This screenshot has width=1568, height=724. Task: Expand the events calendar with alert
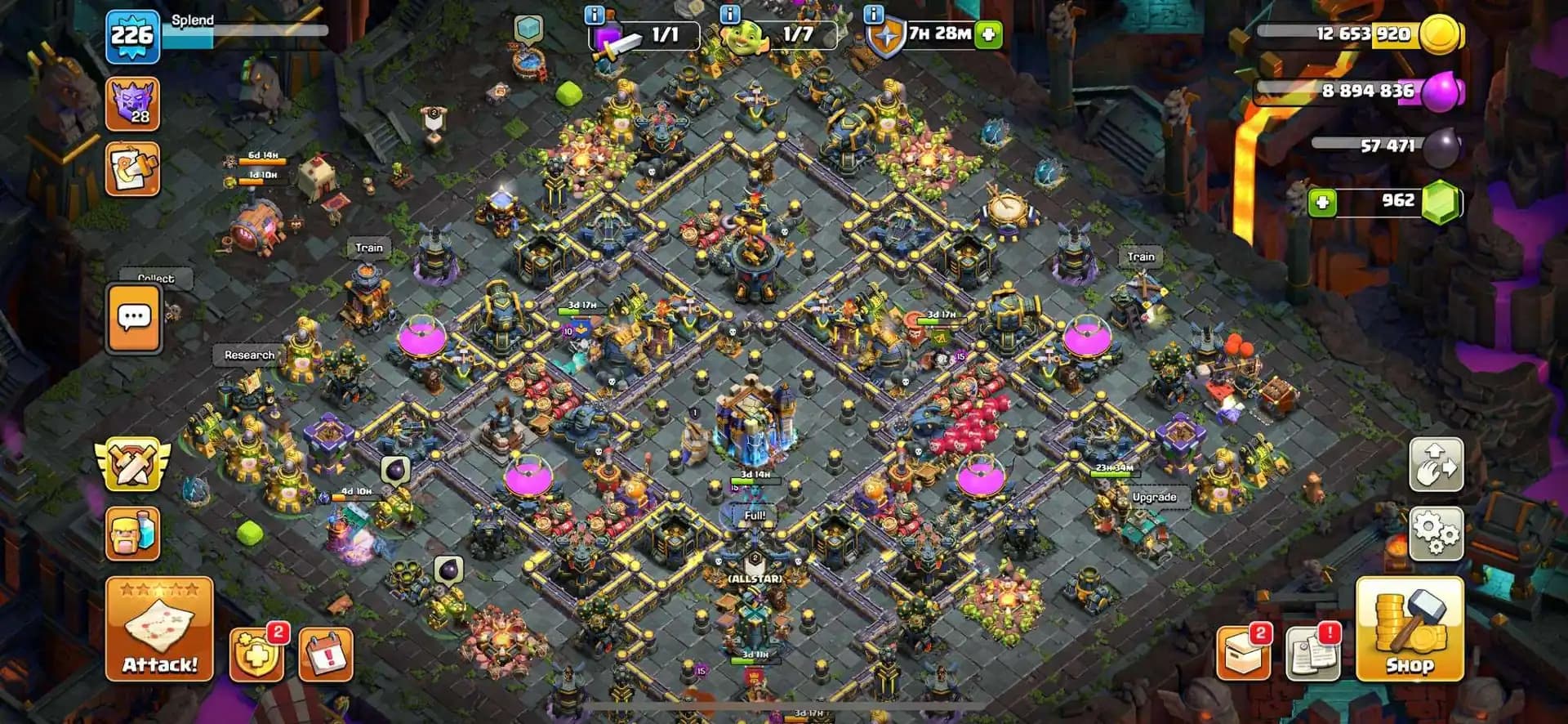click(324, 654)
